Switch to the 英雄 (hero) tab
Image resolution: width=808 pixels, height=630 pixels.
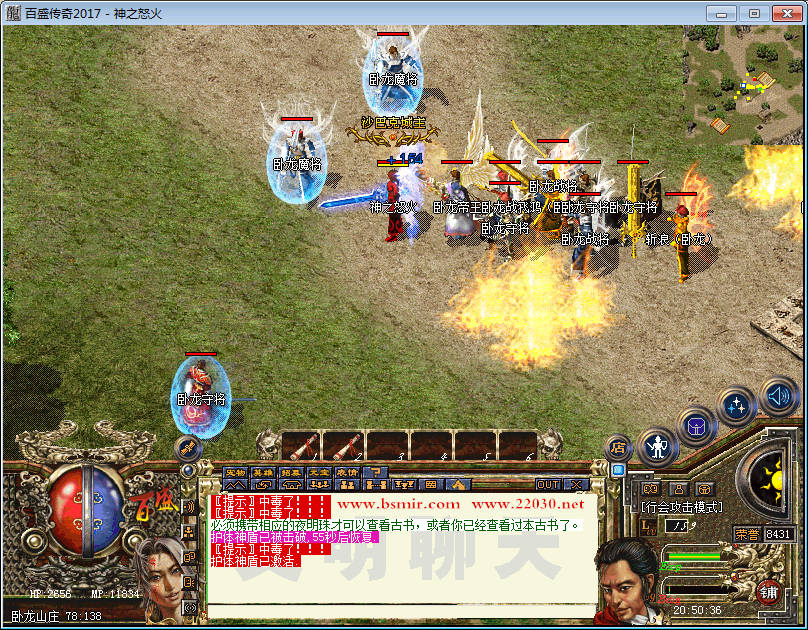click(263, 472)
